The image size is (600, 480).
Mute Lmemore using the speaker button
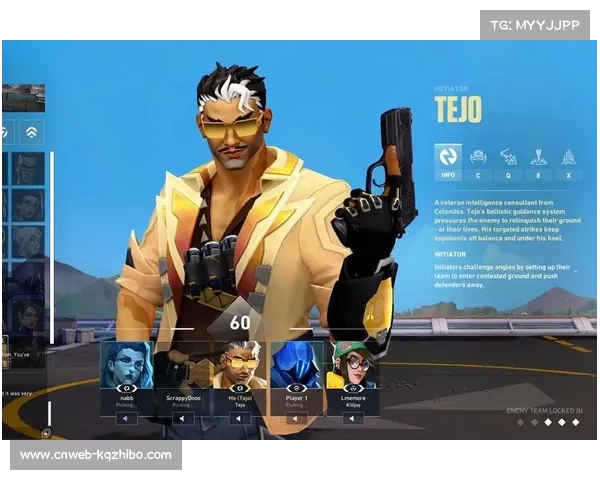[x=352, y=419]
